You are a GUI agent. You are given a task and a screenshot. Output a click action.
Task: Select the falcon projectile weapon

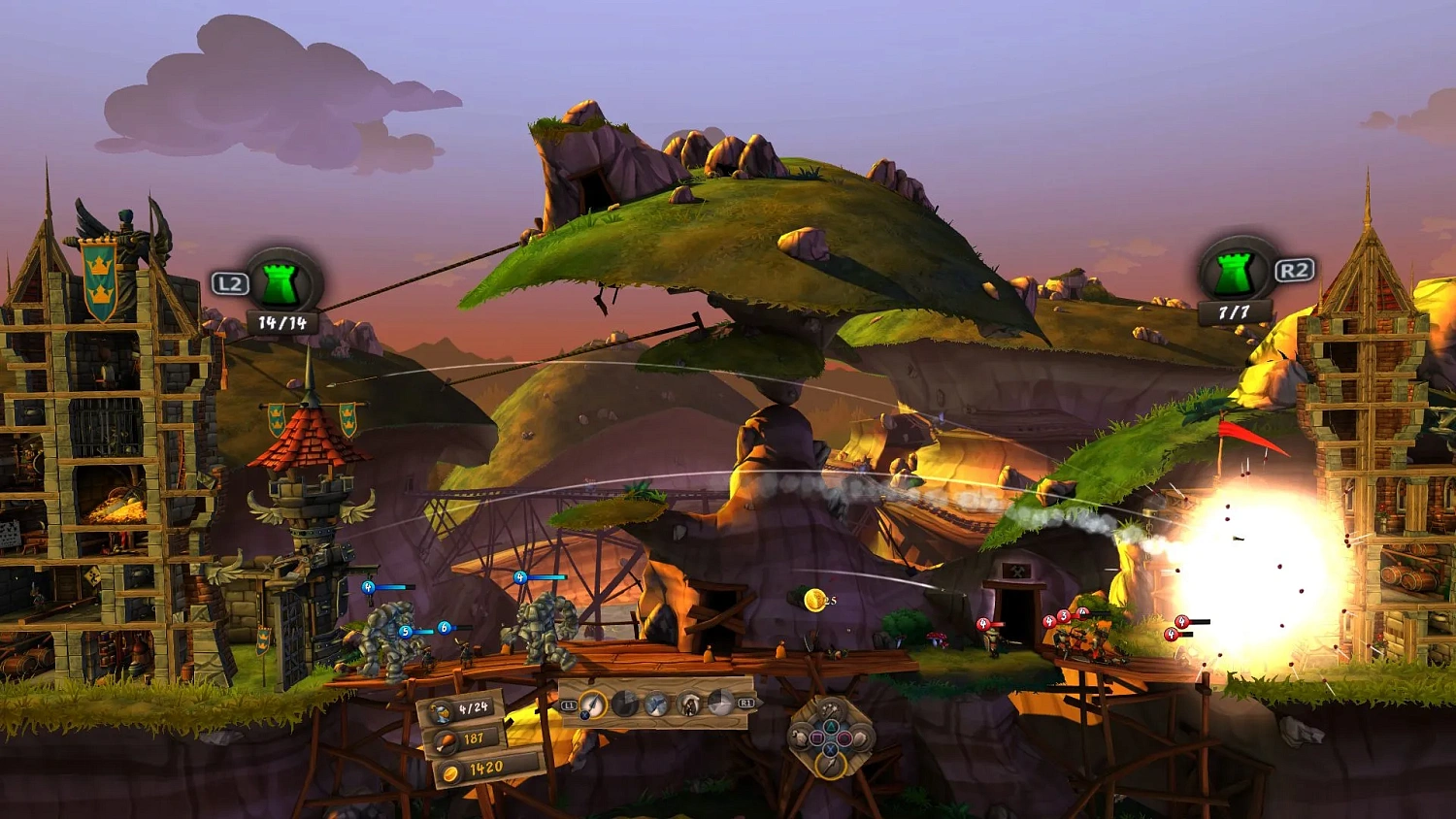click(656, 704)
